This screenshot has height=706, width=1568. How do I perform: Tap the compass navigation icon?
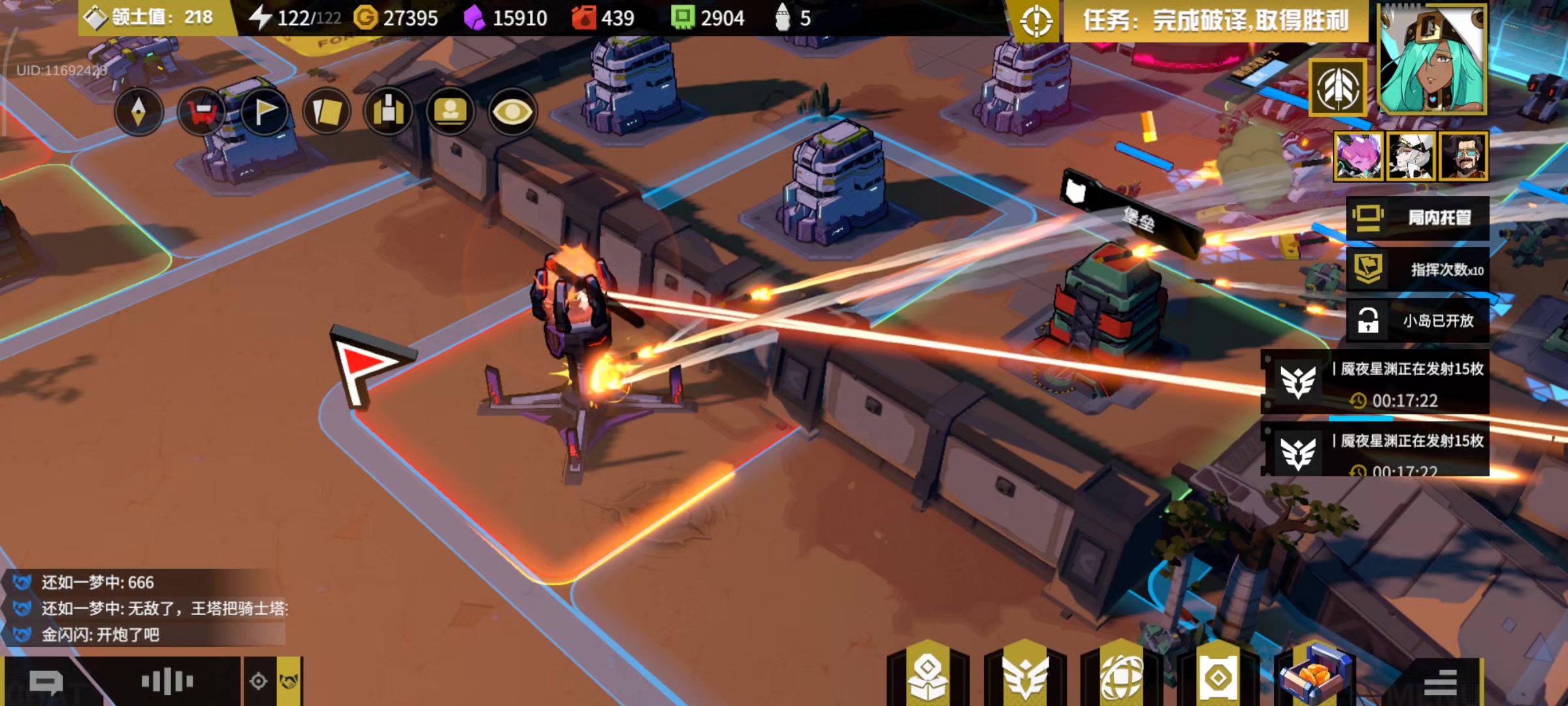tap(139, 112)
